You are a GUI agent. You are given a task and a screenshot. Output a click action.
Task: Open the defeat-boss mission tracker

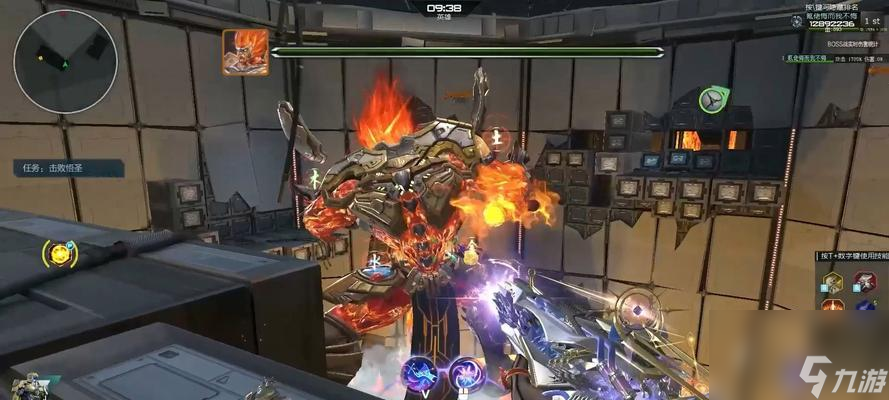(x=68, y=168)
